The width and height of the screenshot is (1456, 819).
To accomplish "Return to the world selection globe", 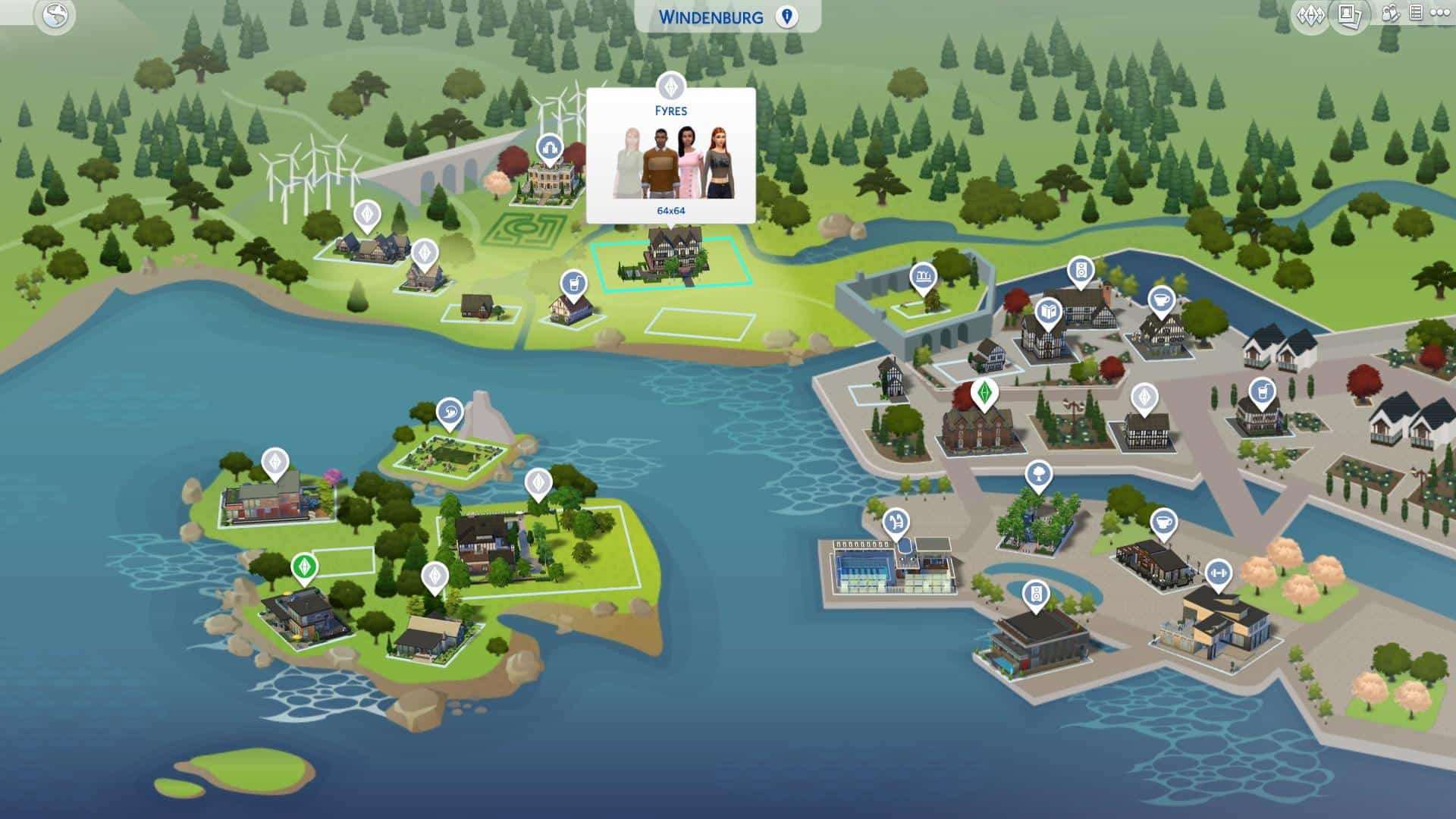I will 55,16.
